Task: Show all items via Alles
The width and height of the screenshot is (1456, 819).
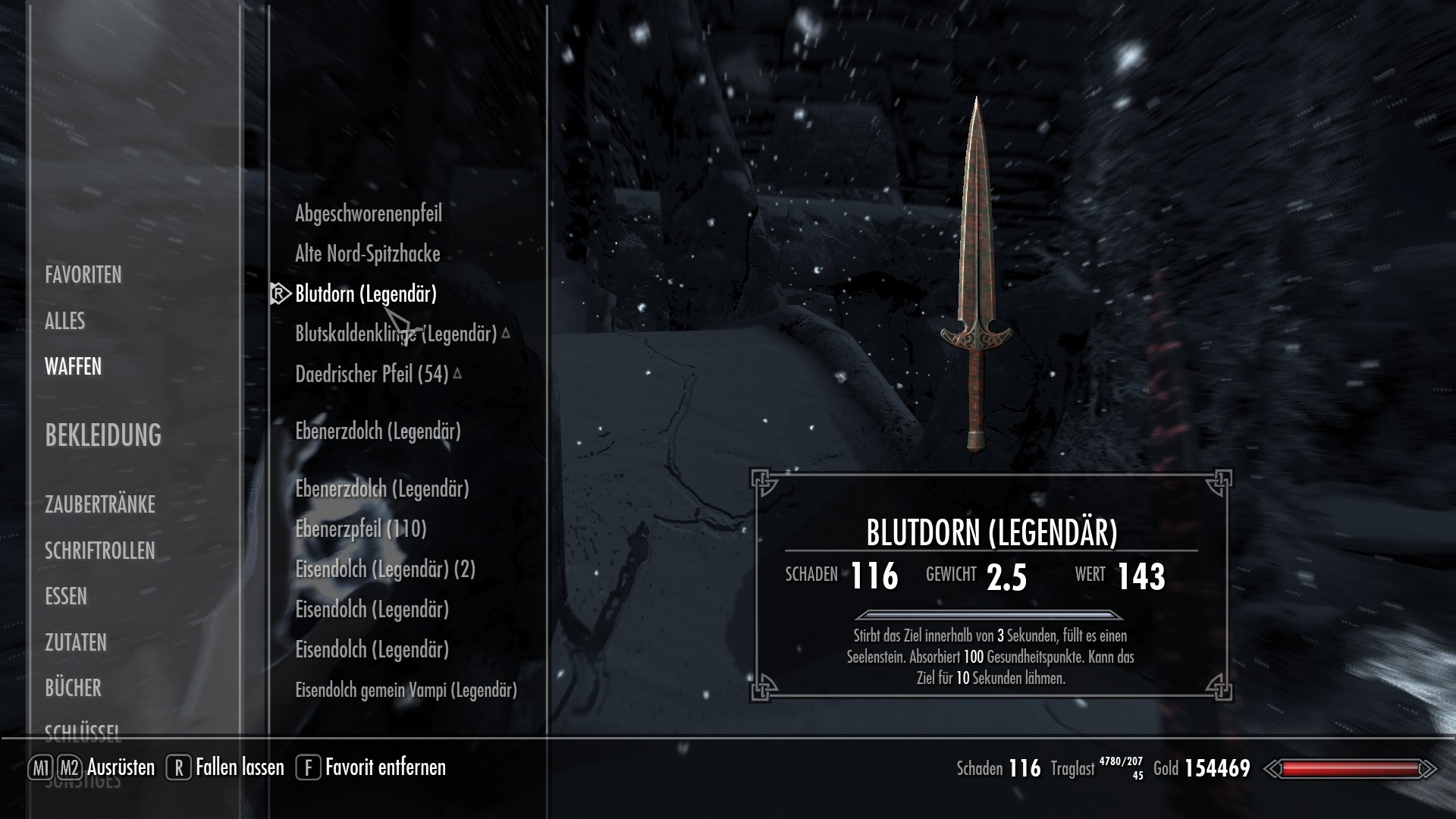Action: (x=65, y=321)
